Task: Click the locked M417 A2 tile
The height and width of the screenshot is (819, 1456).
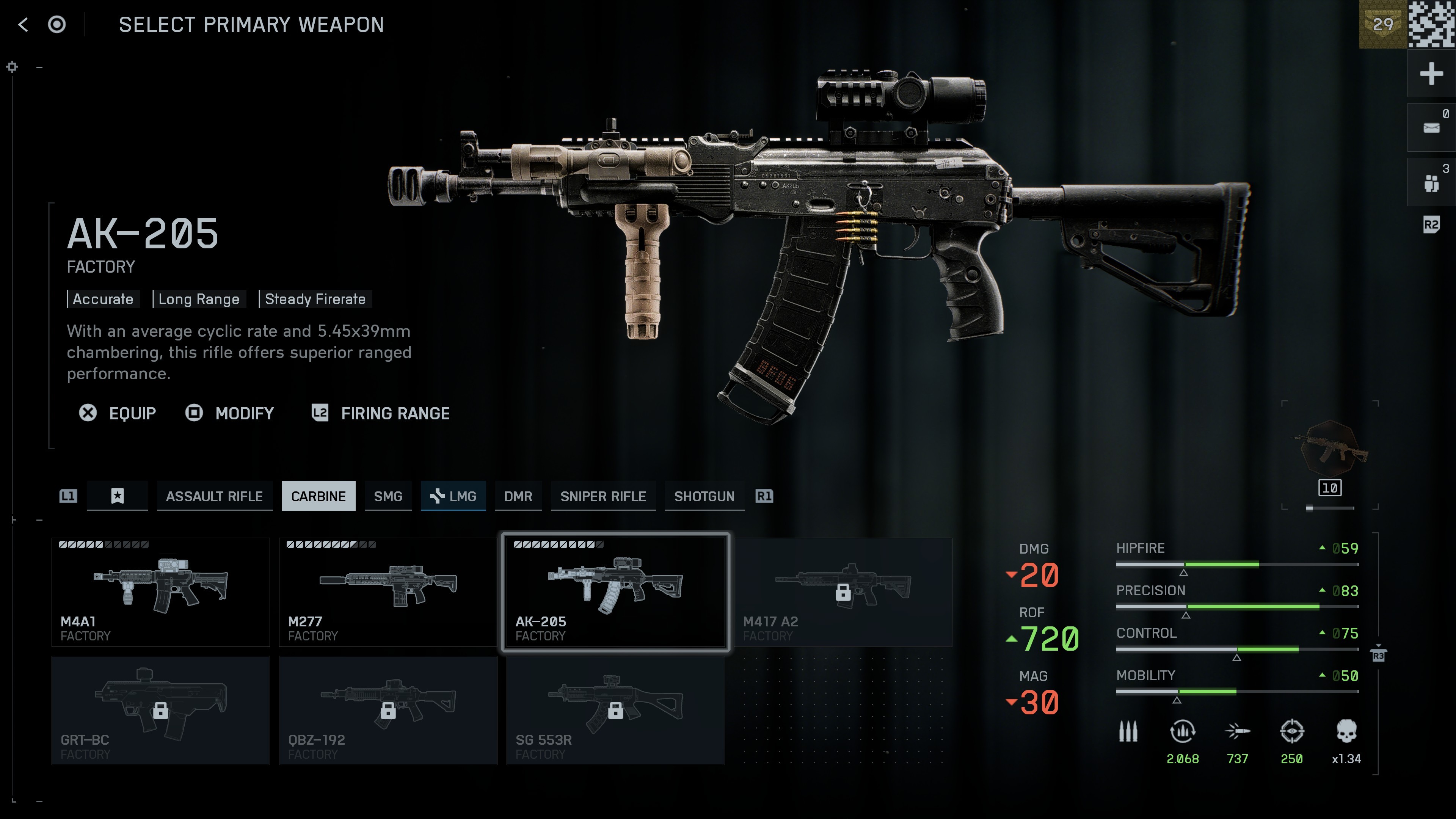Action: coord(843,592)
